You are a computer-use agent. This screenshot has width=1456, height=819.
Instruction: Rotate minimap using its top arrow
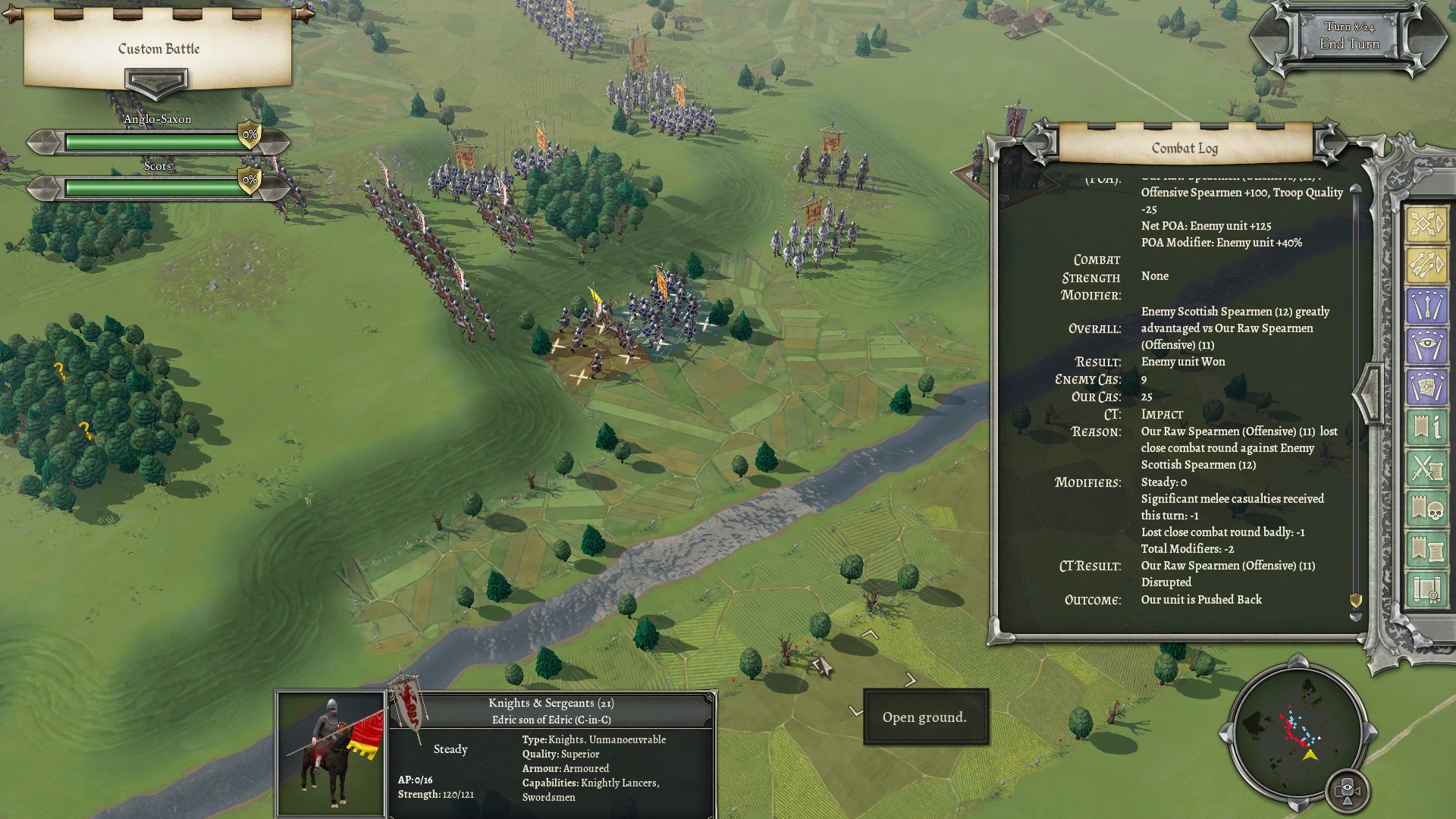pos(1298,663)
